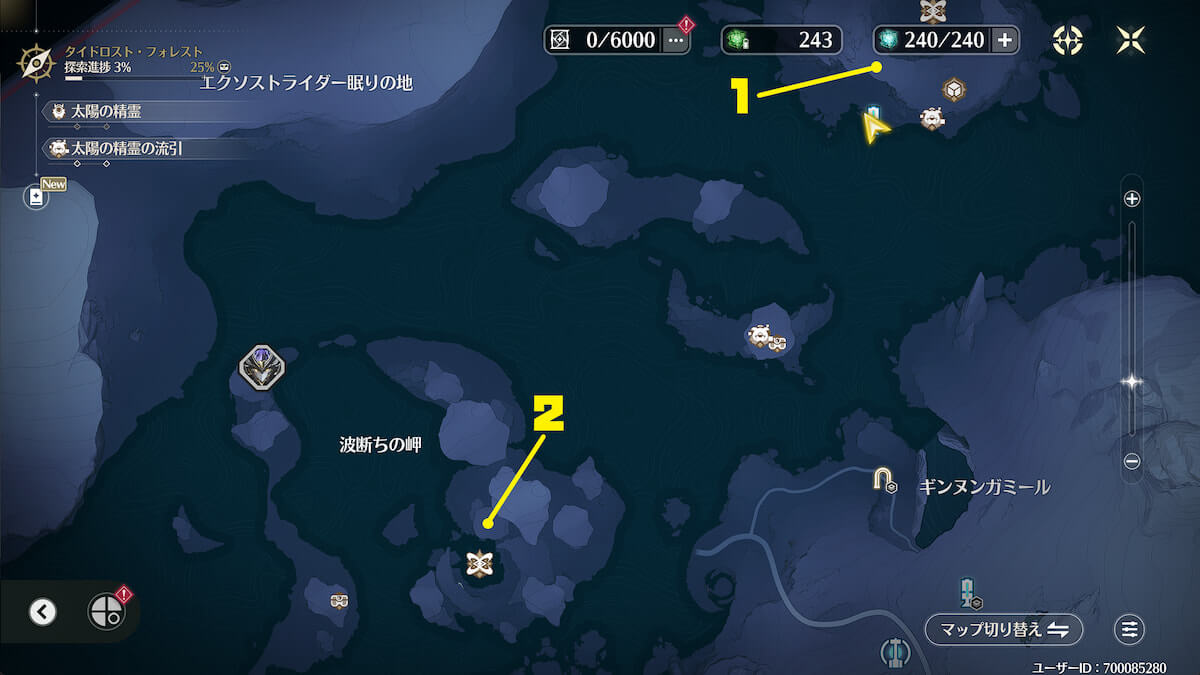Click the back arrow button
Screen dimensions: 1200x675
[42, 612]
